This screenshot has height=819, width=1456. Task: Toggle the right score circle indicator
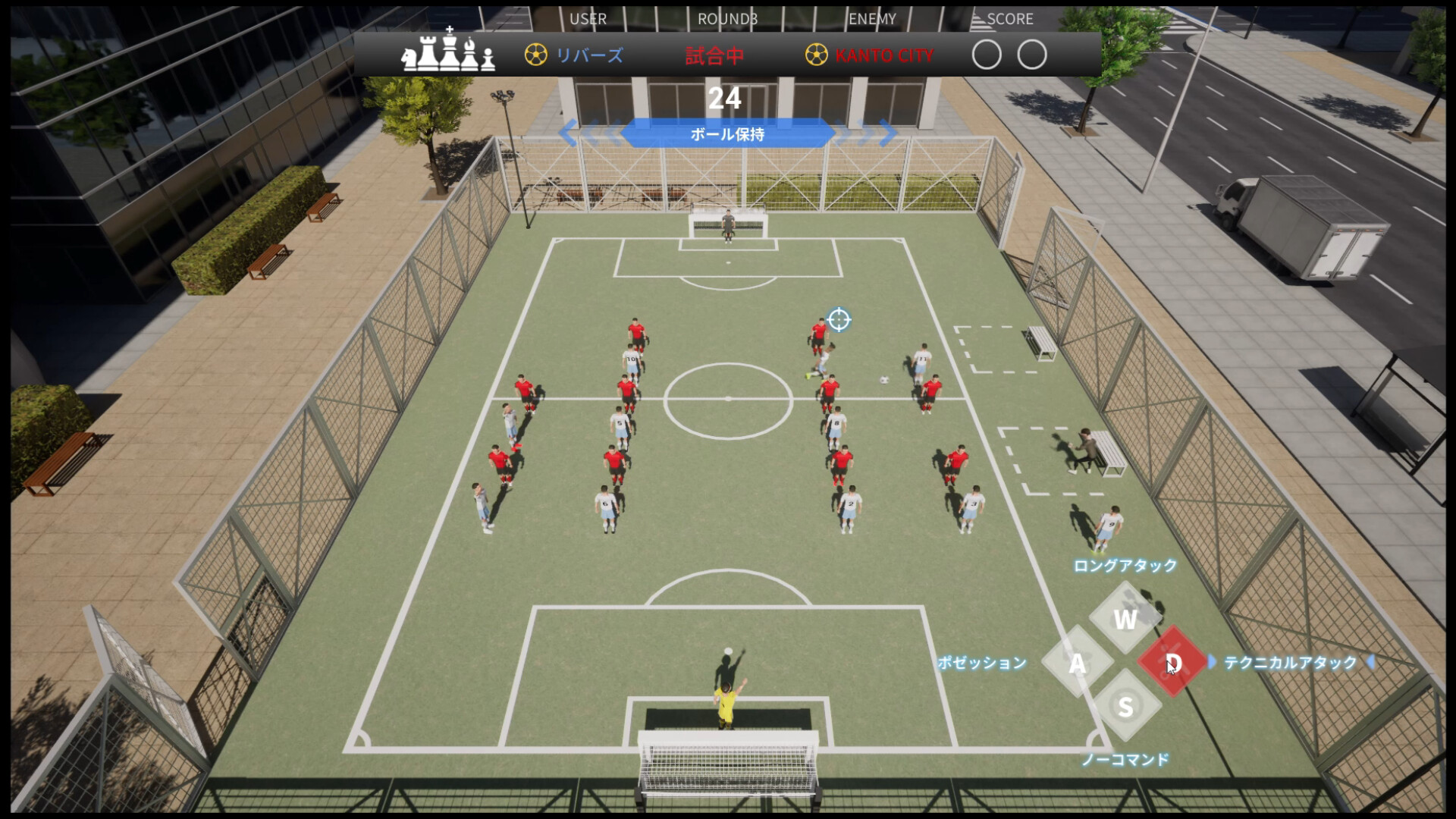coord(1033,55)
